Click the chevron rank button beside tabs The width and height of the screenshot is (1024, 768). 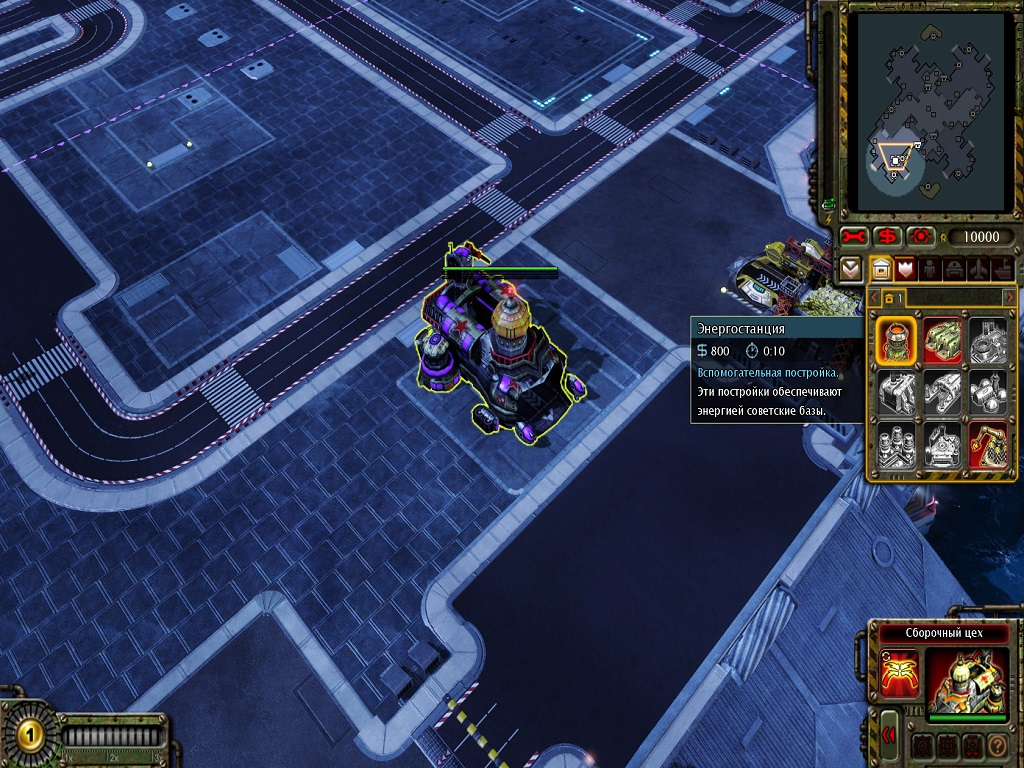pyautogui.click(x=851, y=269)
